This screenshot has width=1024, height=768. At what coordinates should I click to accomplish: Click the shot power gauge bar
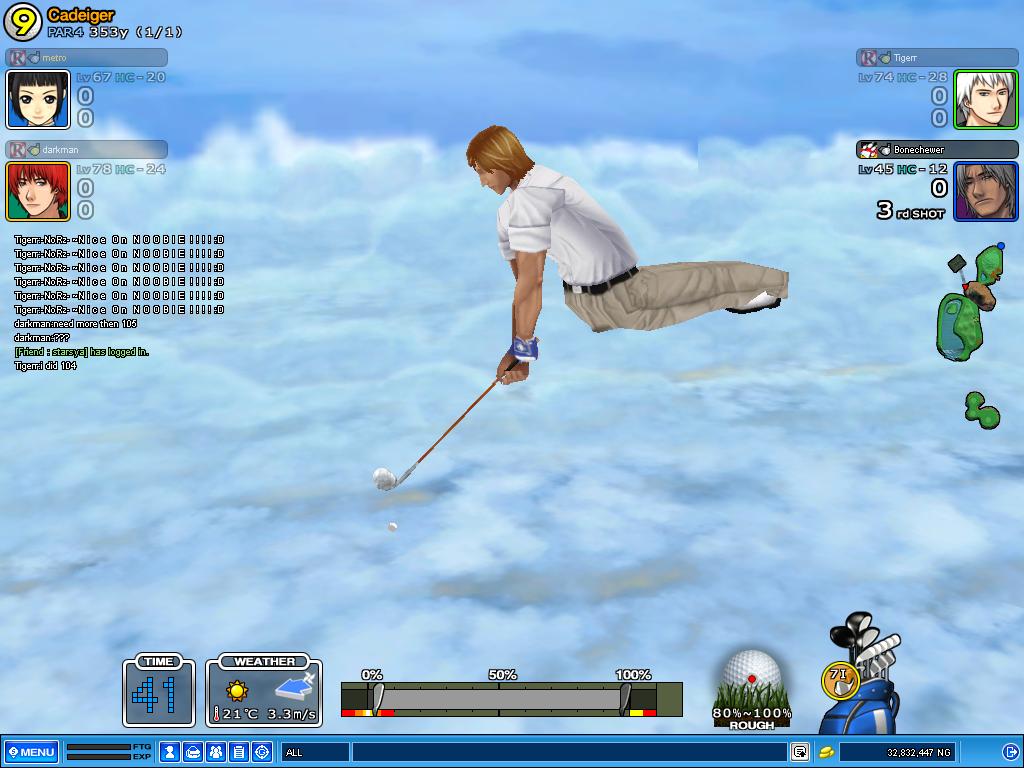500,697
